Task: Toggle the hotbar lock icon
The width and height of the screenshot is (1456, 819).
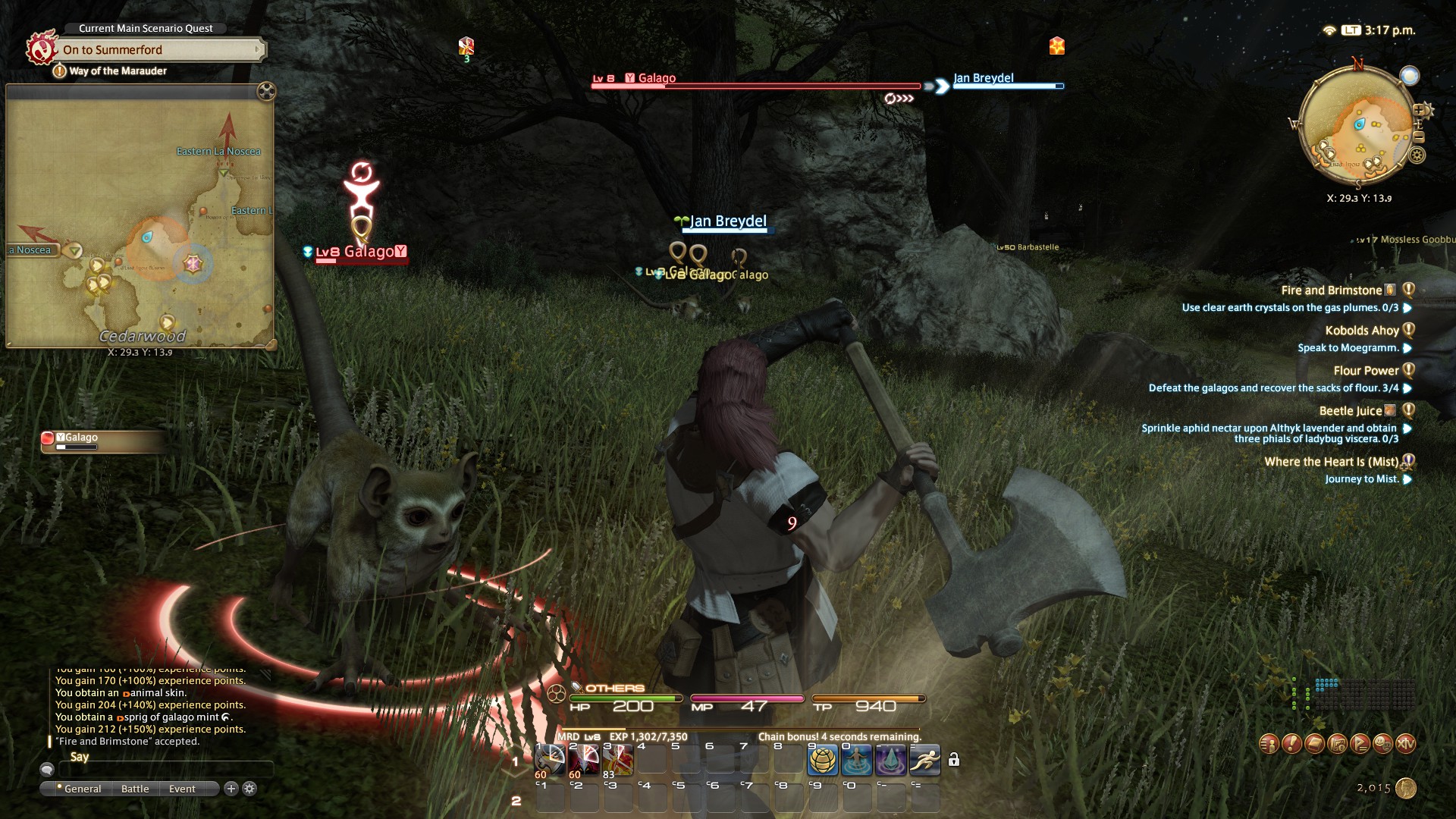Action: (954, 760)
